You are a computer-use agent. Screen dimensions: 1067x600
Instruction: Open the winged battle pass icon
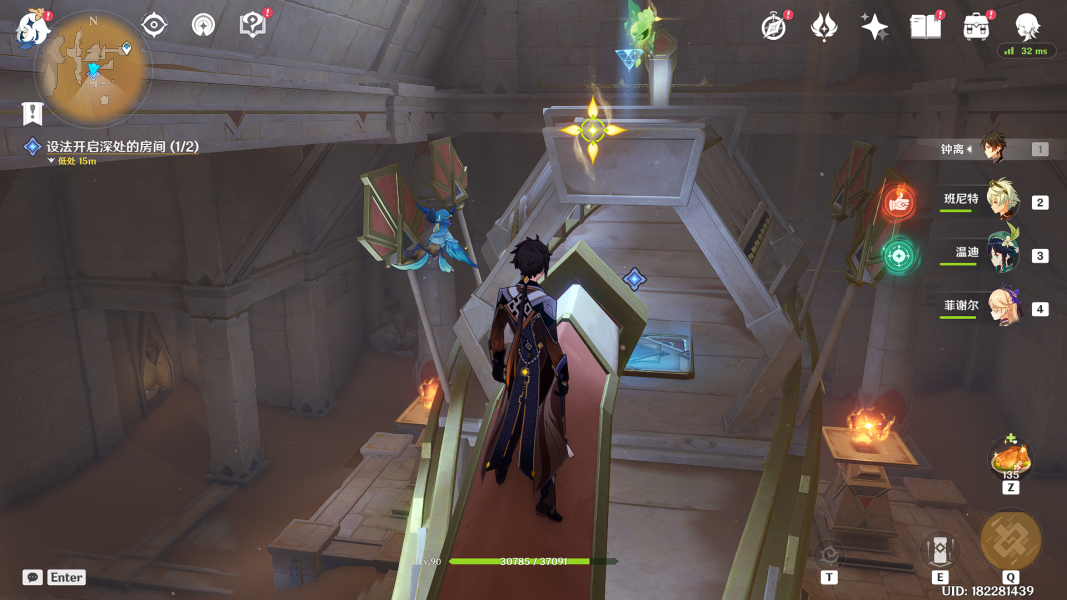(x=823, y=27)
